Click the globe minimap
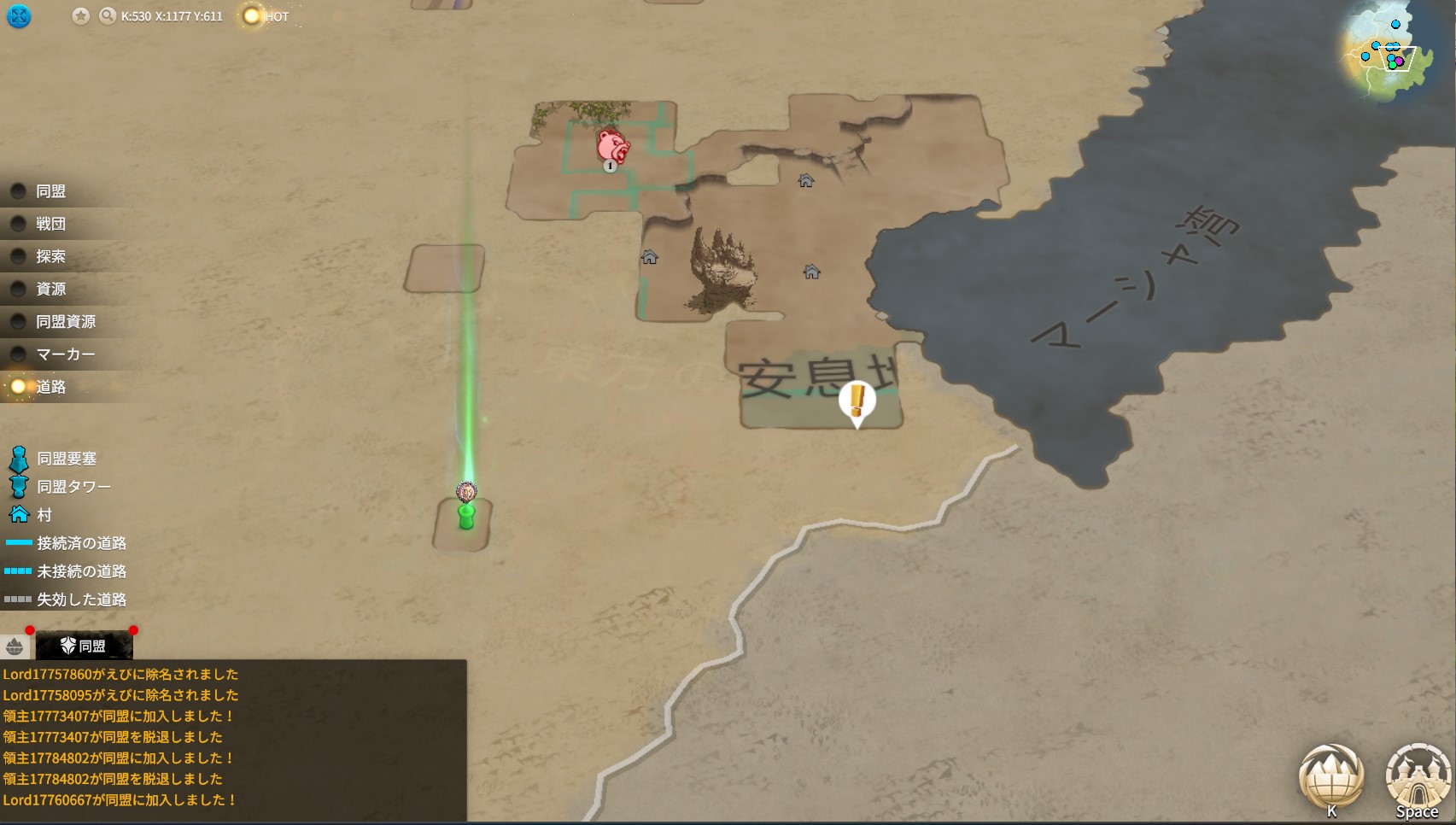Image resolution: width=1456 pixels, height=825 pixels. click(1390, 53)
